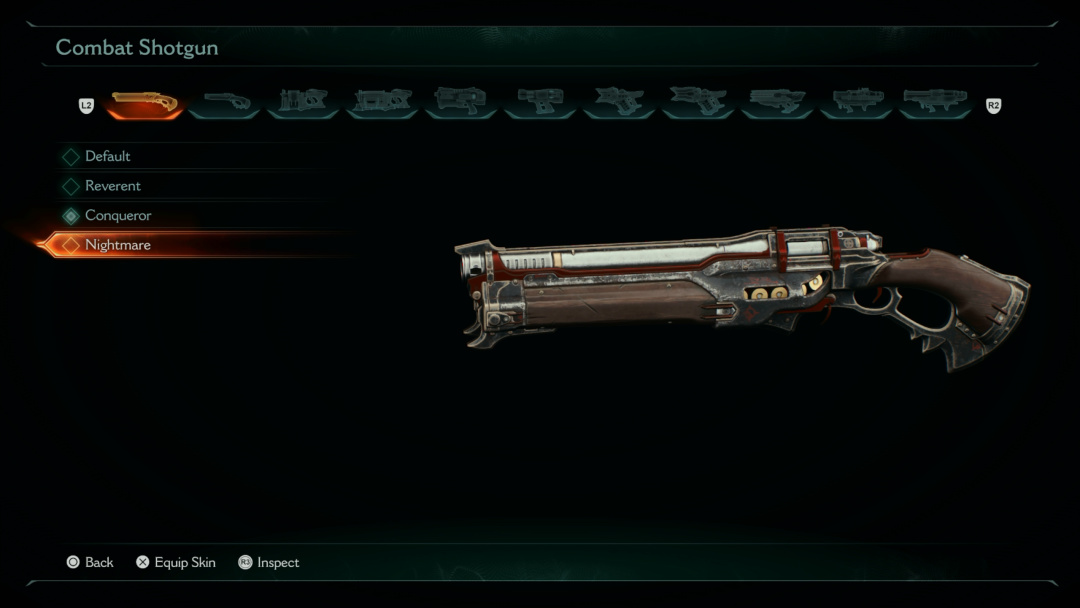Select the highlighted Nightmare skin
The width and height of the screenshot is (1080, 608).
(118, 245)
